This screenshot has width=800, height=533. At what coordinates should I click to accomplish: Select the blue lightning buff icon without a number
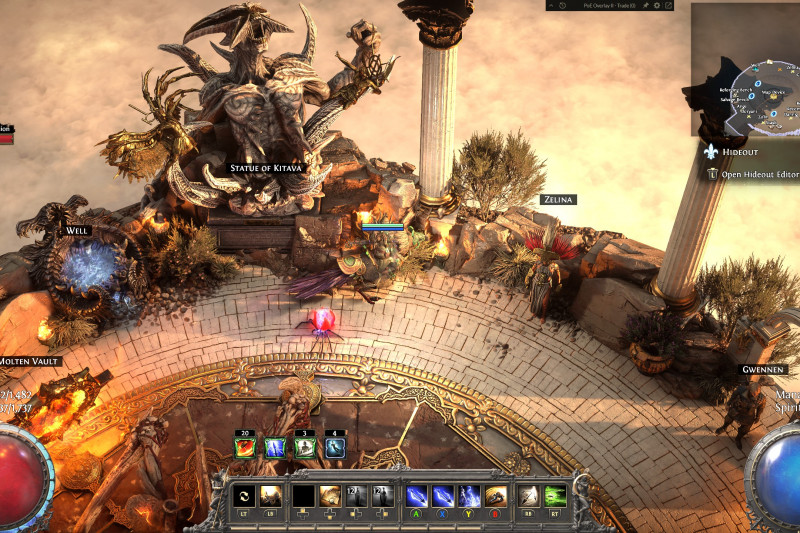(x=275, y=448)
